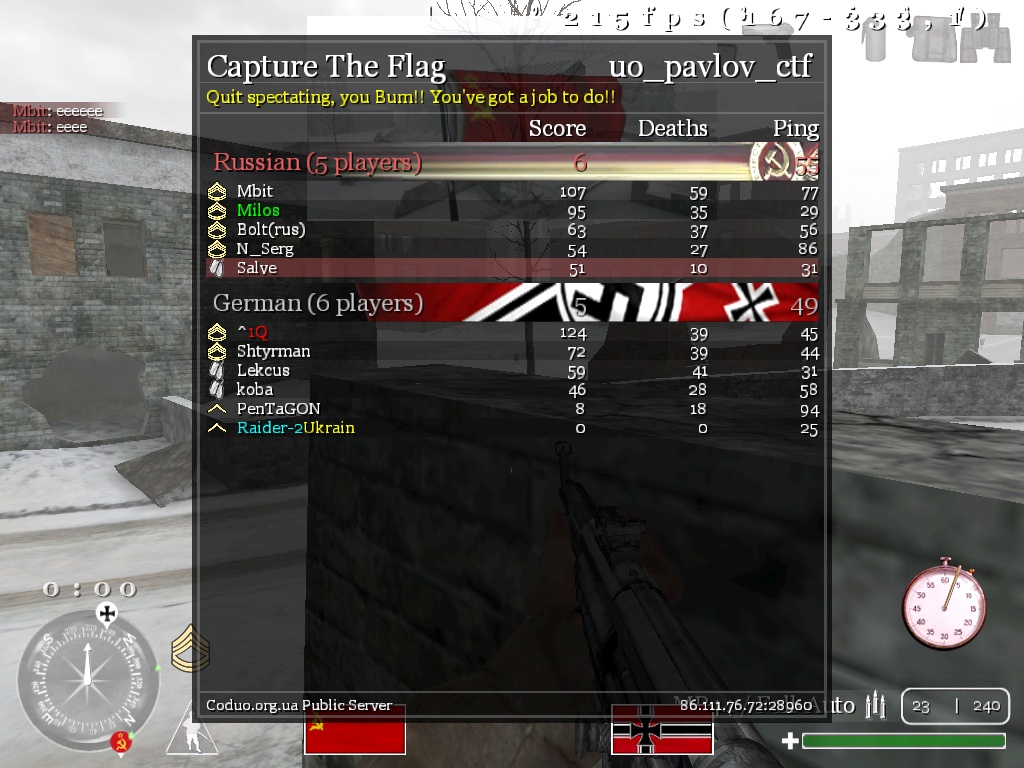Select the highlighted Salve row
The width and height of the screenshot is (1024, 768).
(510, 268)
